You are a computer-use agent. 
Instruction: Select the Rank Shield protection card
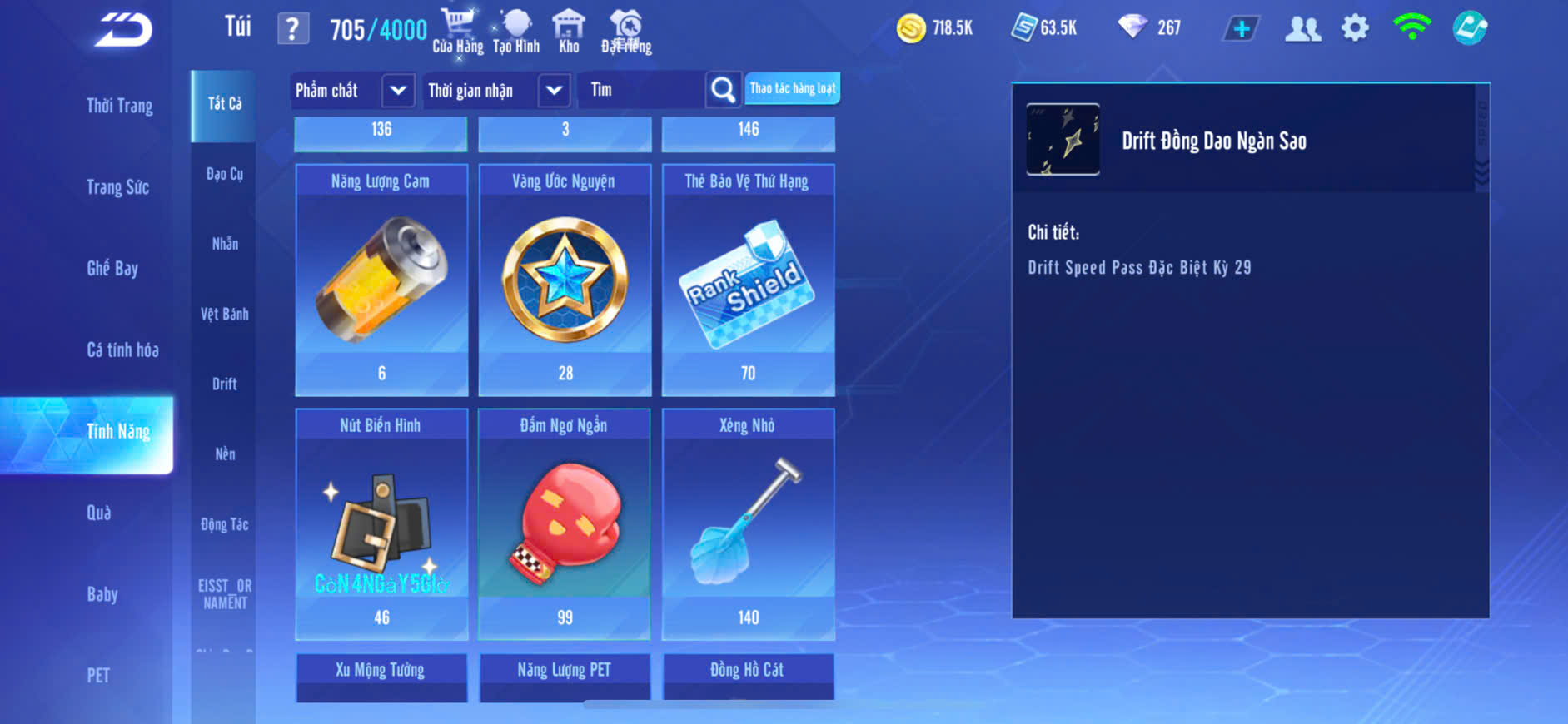pyautogui.click(x=748, y=280)
